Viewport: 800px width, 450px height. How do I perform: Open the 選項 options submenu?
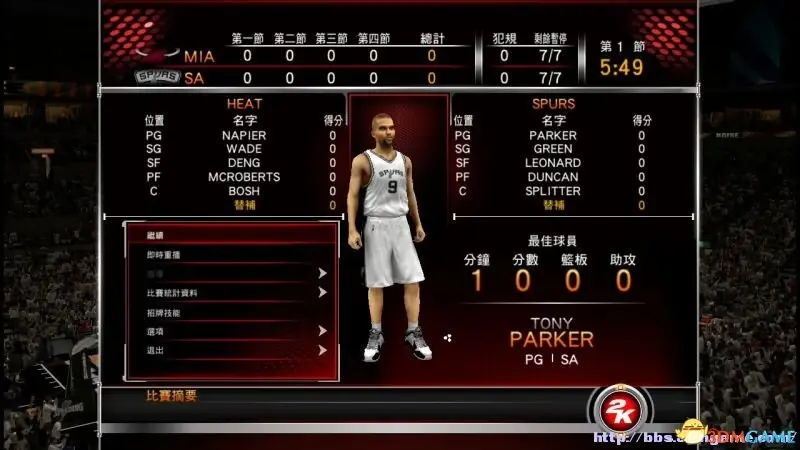coord(230,331)
